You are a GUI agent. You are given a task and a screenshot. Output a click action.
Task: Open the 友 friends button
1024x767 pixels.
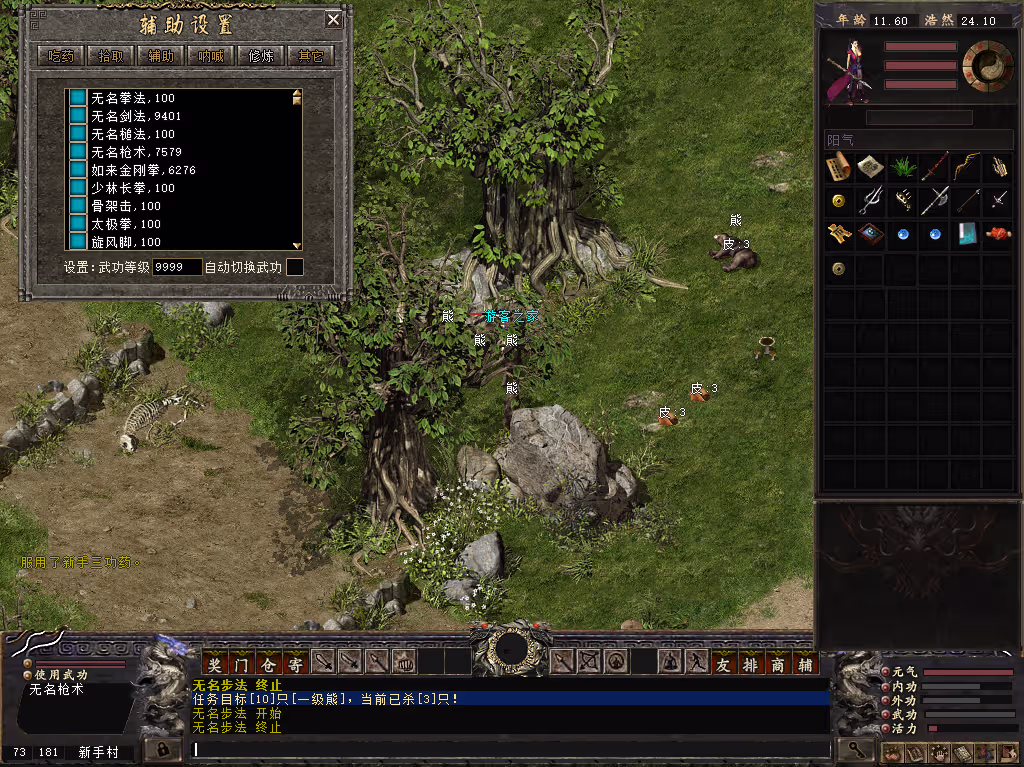(724, 662)
